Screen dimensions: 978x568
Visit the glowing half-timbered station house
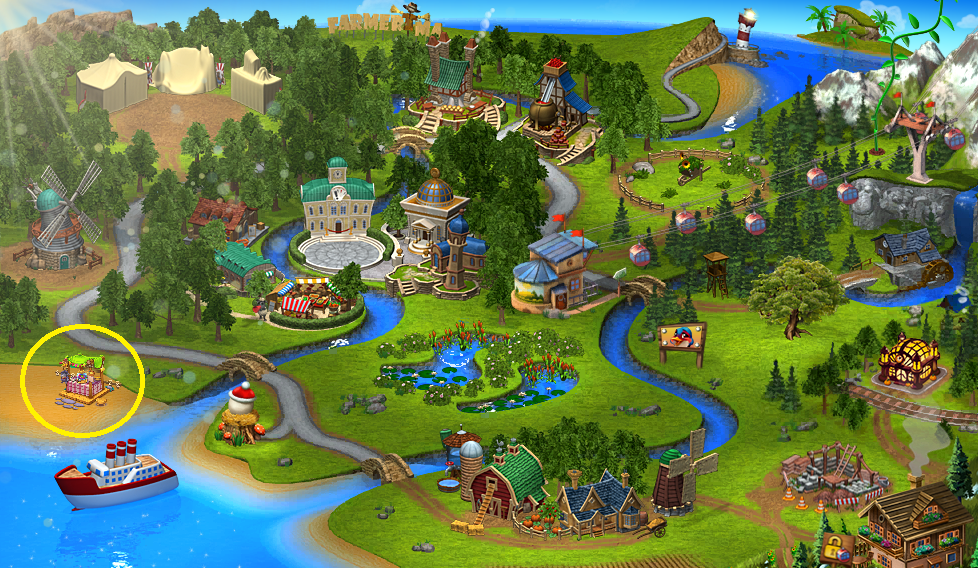[908, 360]
